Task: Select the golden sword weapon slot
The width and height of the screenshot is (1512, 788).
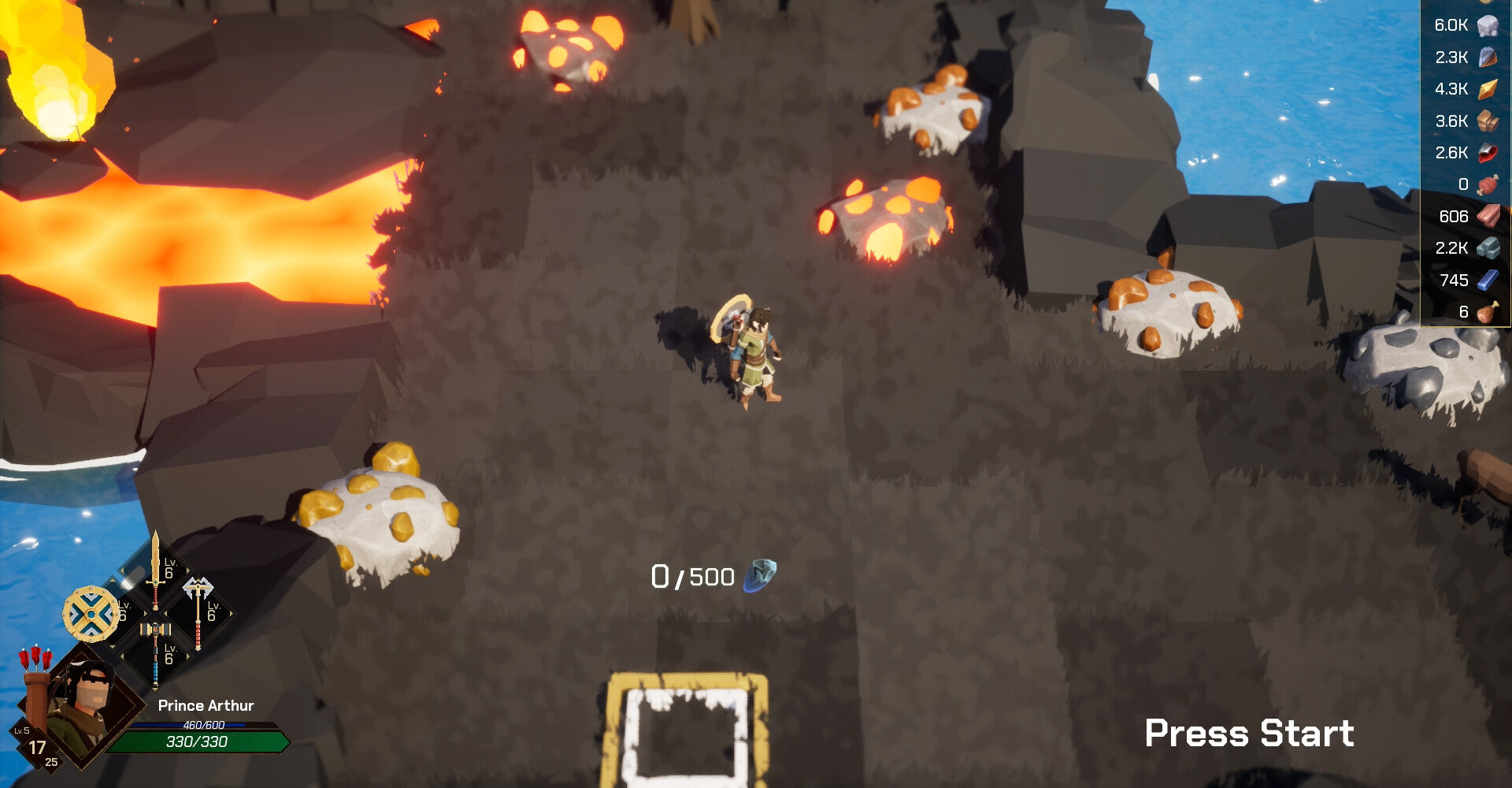Action: (x=156, y=567)
